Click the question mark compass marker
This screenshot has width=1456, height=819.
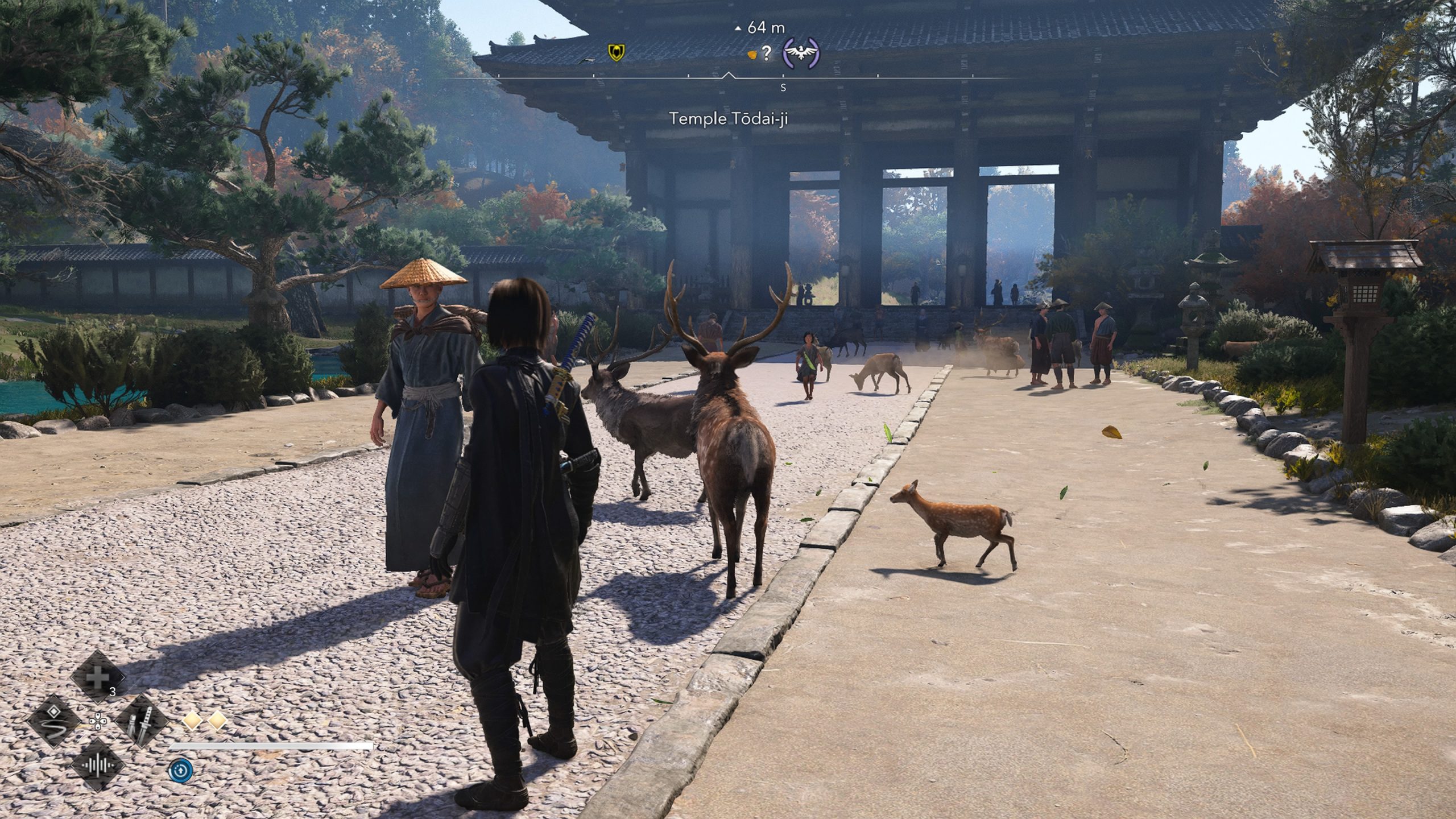click(766, 54)
